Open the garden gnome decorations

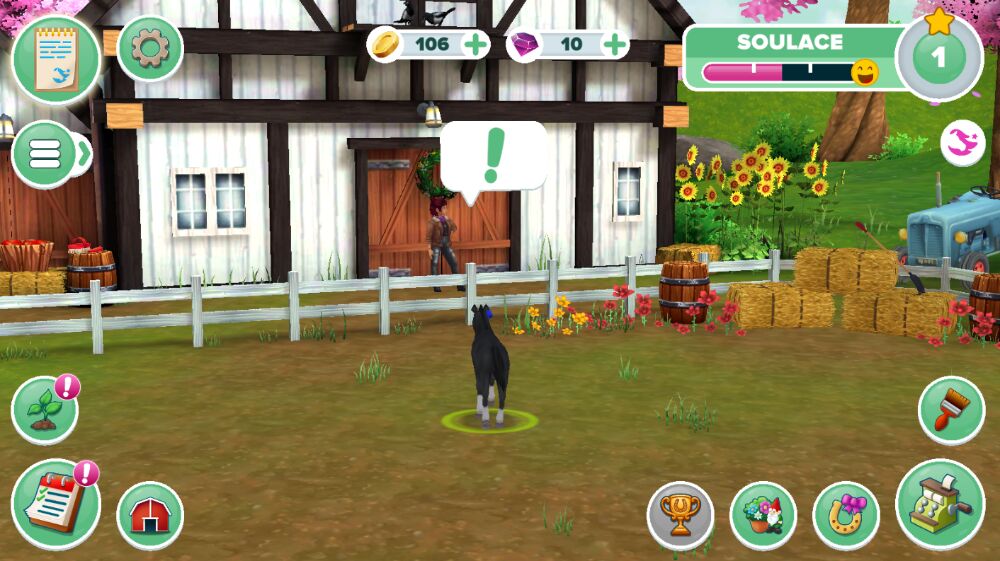tap(763, 515)
